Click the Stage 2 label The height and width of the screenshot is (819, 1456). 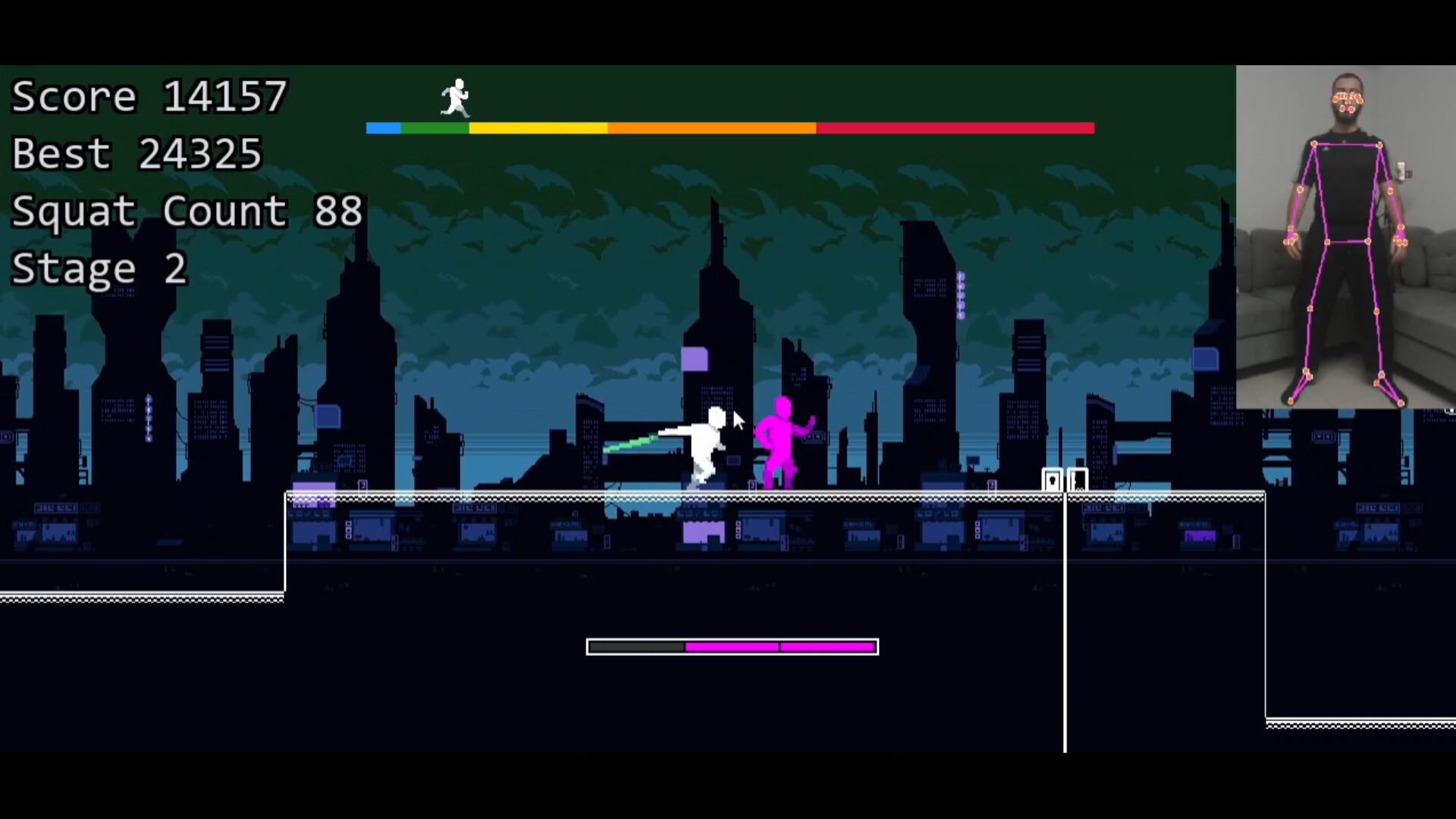(97, 268)
